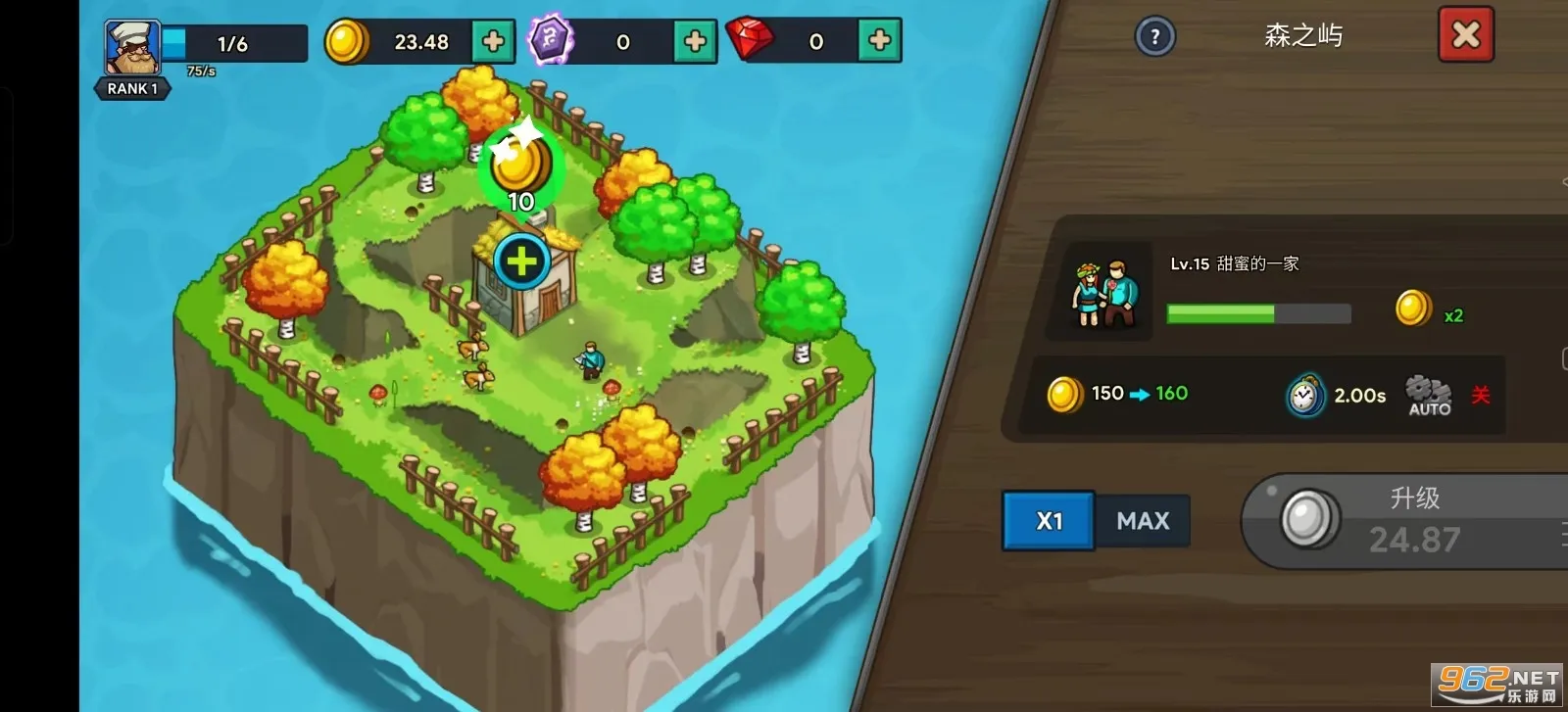Upgrade with the 升级 button
The width and height of the screenshot is (1568, 712).
tap(1411, 521)
